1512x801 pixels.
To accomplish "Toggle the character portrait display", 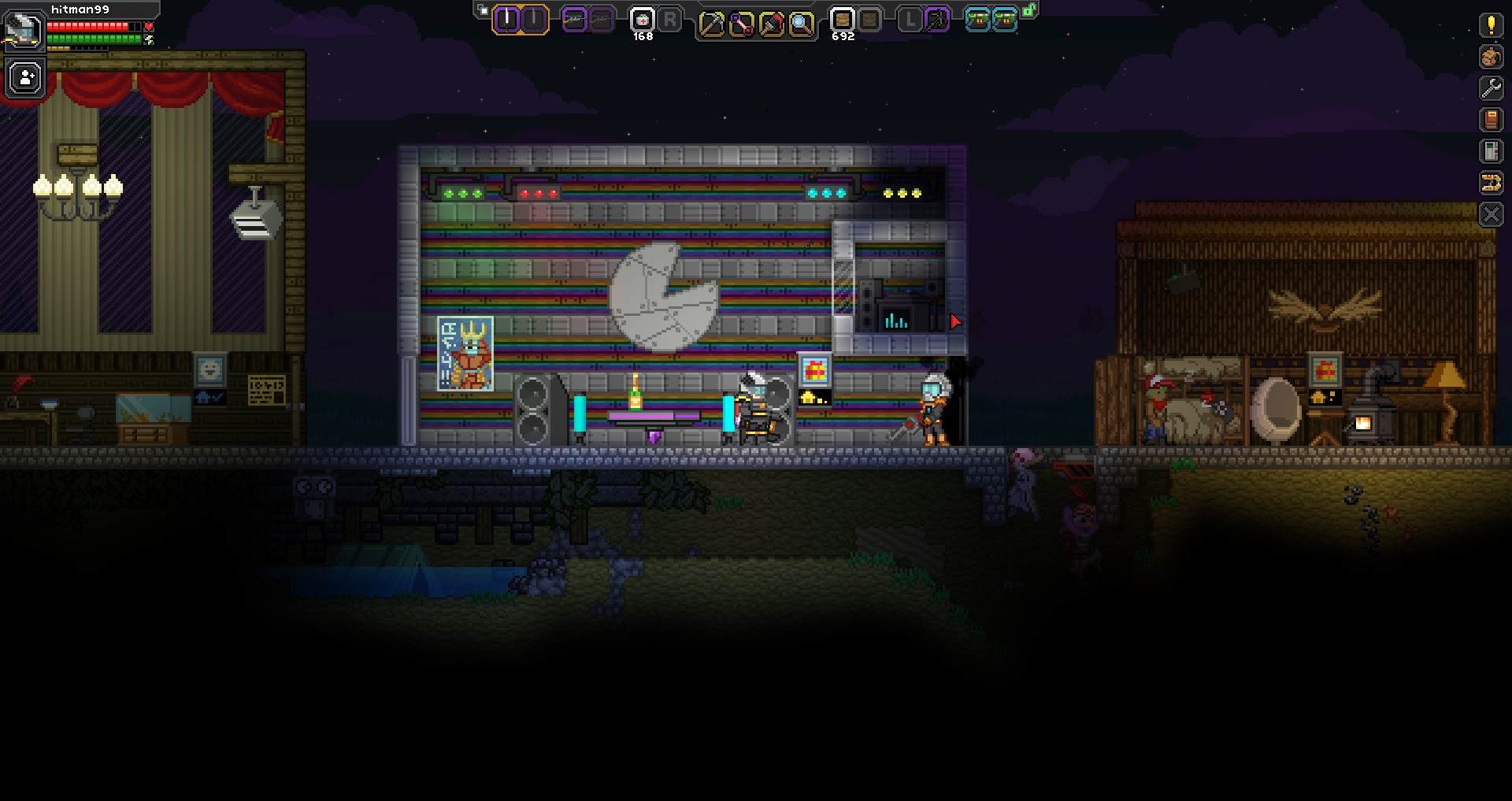I will pyautogui.click(x=24, y=32).
